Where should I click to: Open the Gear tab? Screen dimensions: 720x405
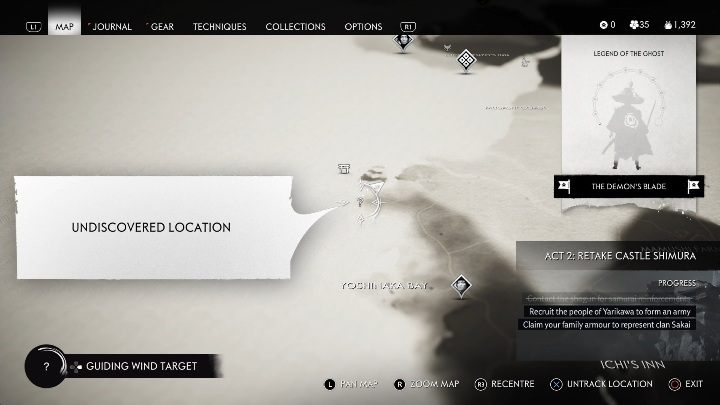tap(161, 26)
